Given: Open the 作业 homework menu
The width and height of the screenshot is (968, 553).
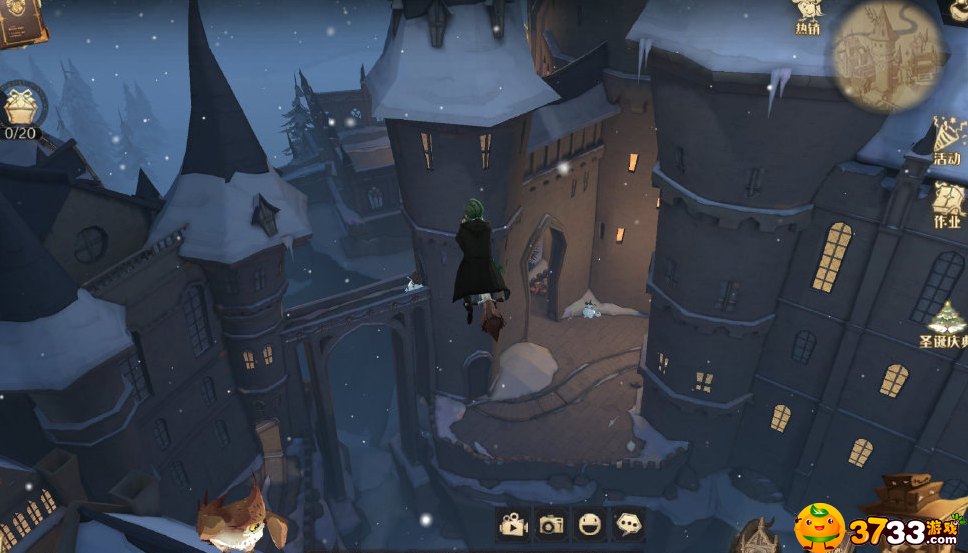Looking at the screenshot, I should [947, 204].
